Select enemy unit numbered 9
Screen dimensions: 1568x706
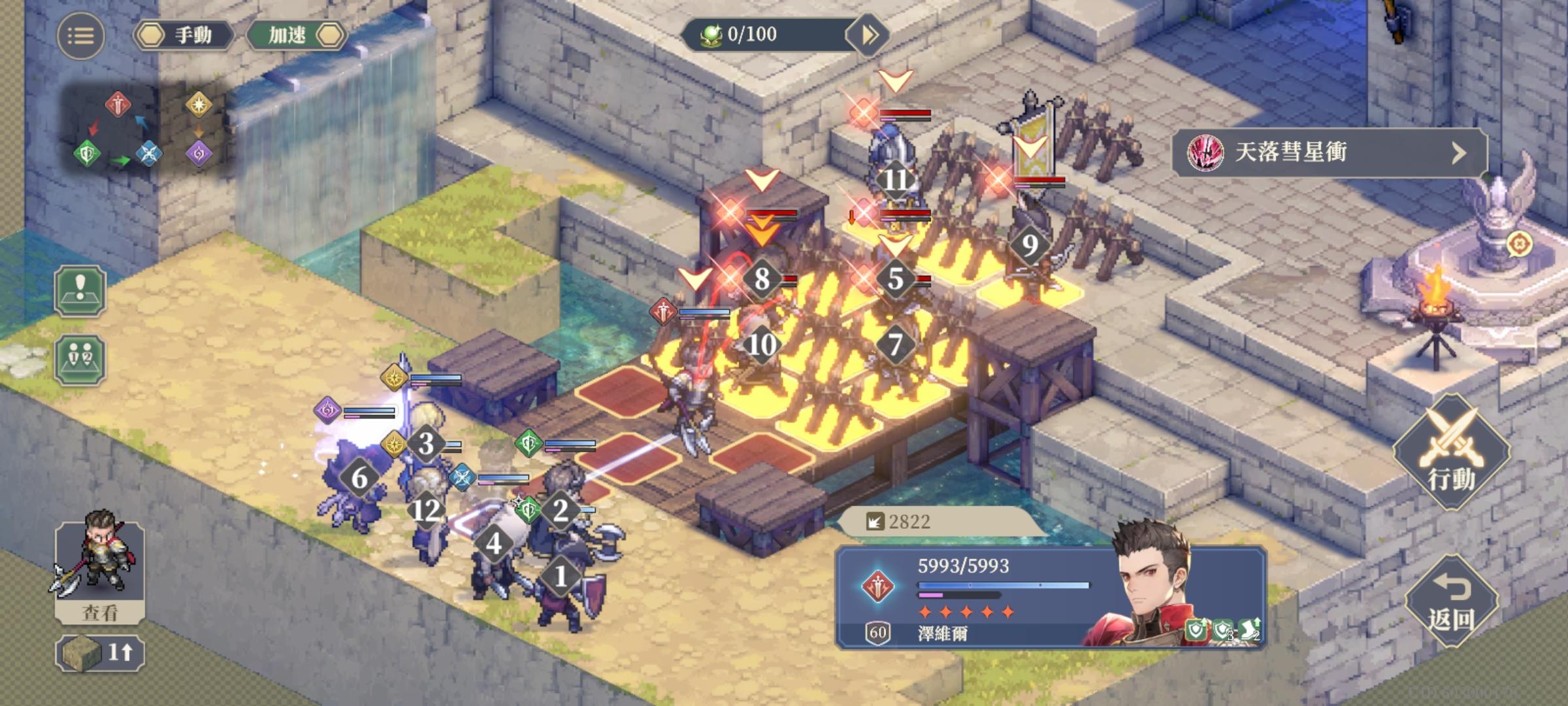1030,246
